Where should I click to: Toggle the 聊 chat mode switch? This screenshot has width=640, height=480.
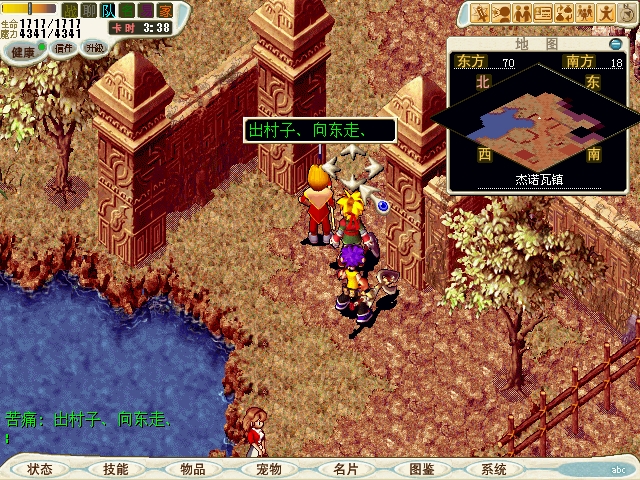pos(89,10)
